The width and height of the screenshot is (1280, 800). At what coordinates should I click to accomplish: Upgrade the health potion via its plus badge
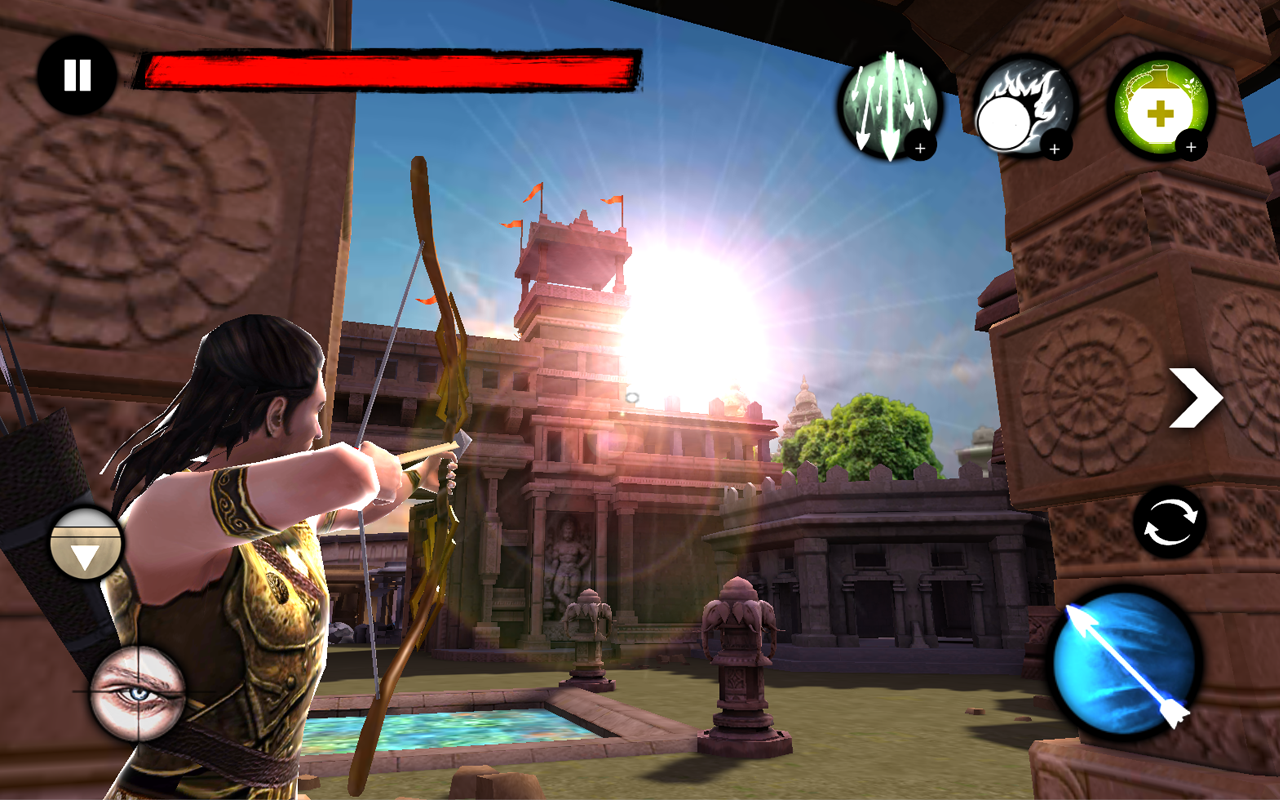1190,147
